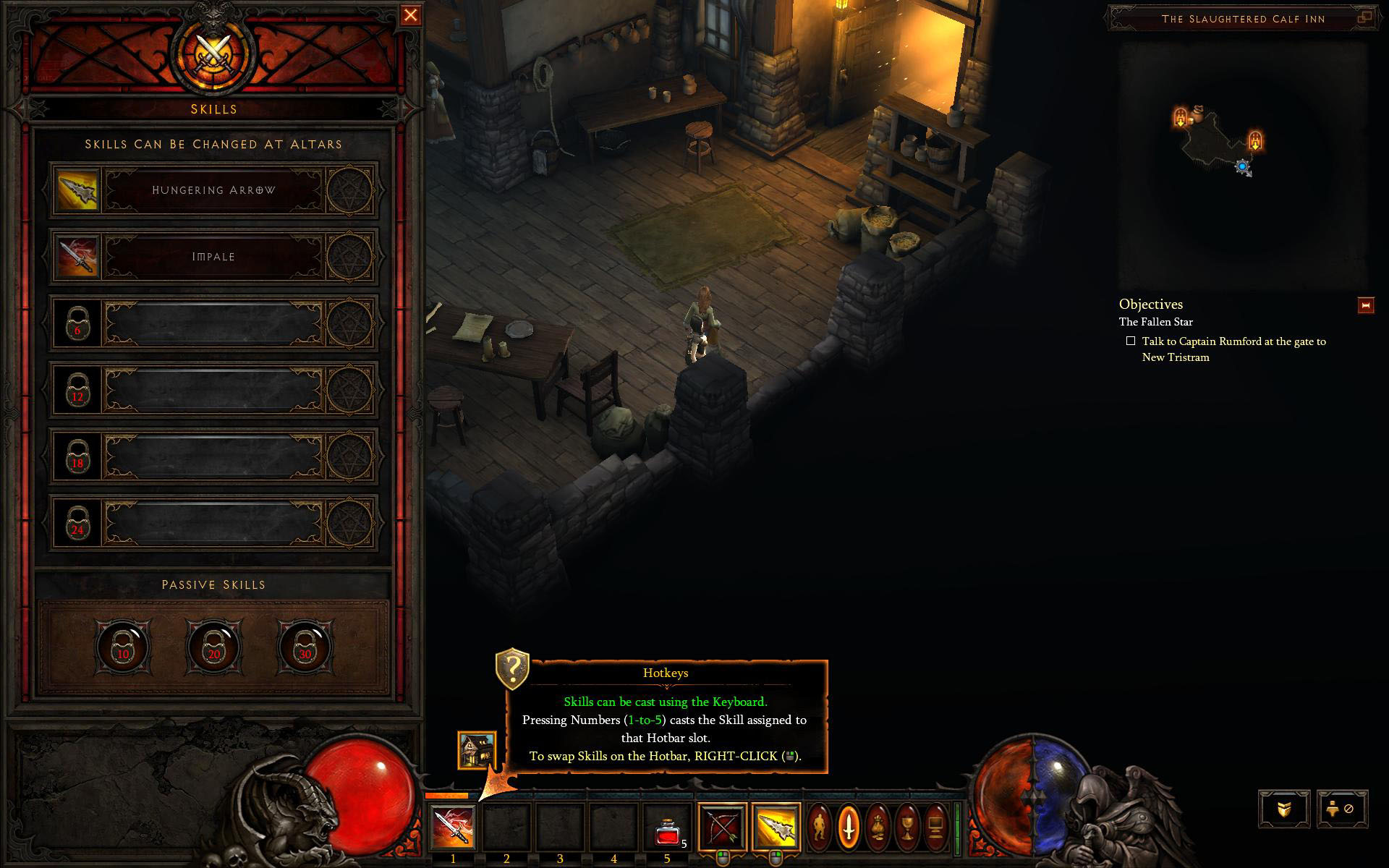
Task: Expand the minimap with the corner button
Action: pos(1365,18)
